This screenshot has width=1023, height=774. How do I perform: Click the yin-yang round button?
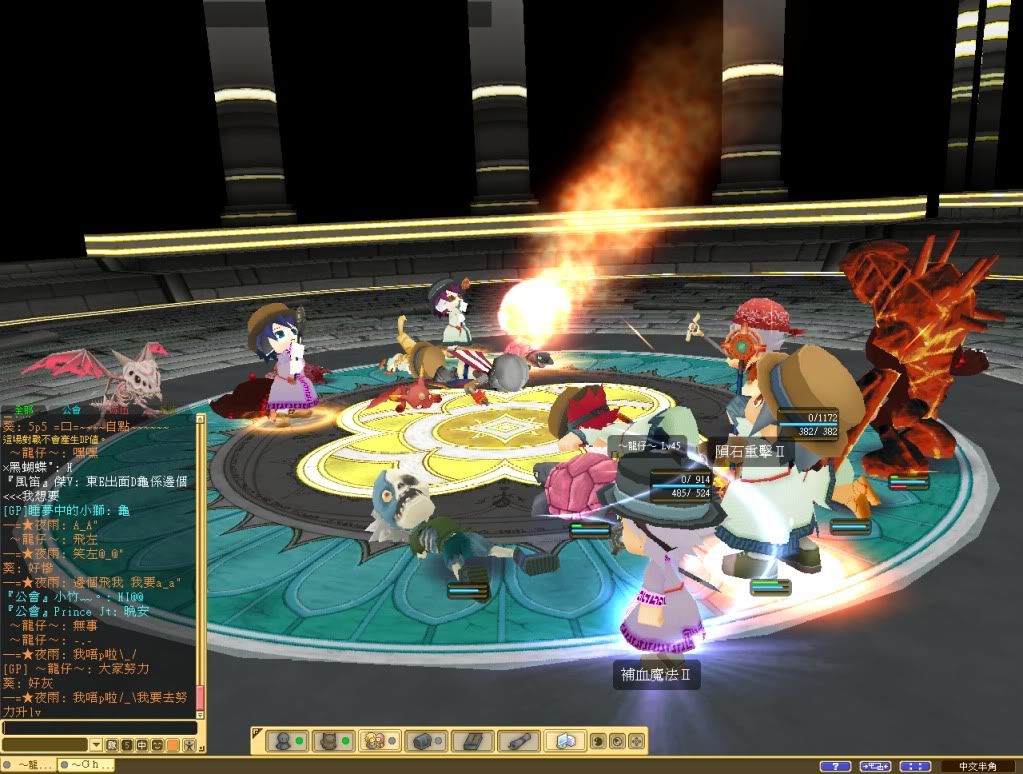coord(598,742)
